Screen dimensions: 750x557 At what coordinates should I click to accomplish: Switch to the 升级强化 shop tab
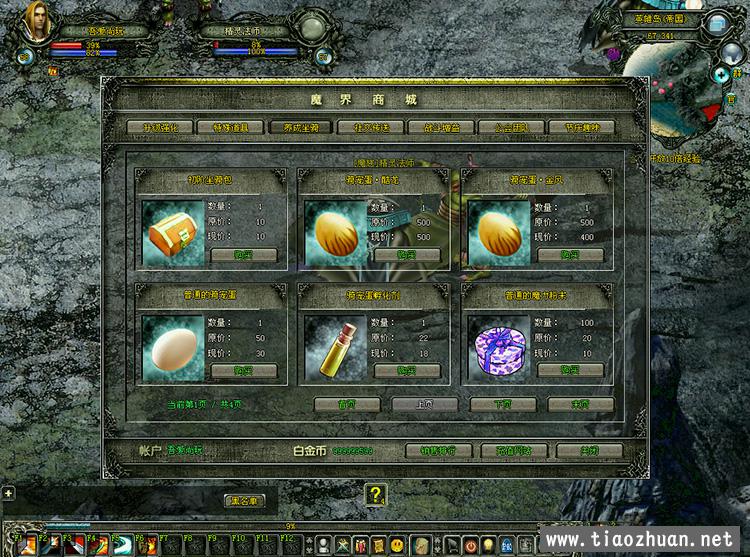(159, 127)
